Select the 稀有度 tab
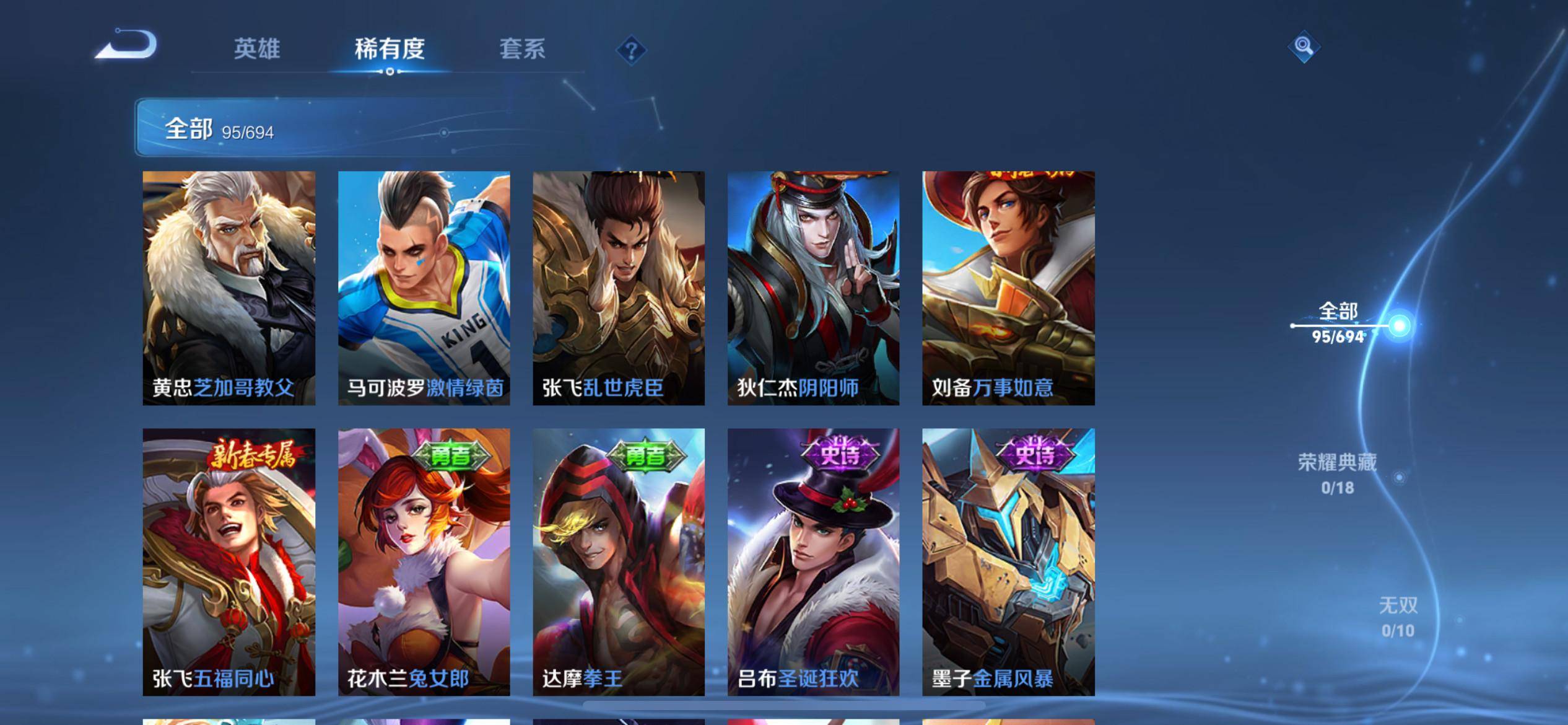The height and width of the screenshot is (725, 1568). click(x=390, y=49)
